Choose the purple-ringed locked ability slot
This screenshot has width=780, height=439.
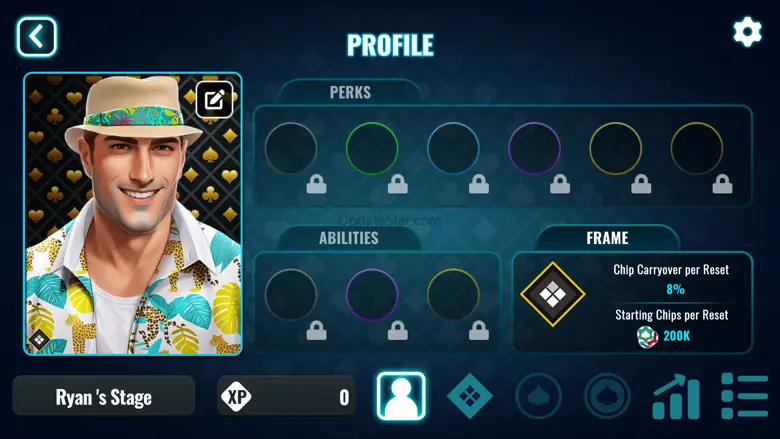372,295
